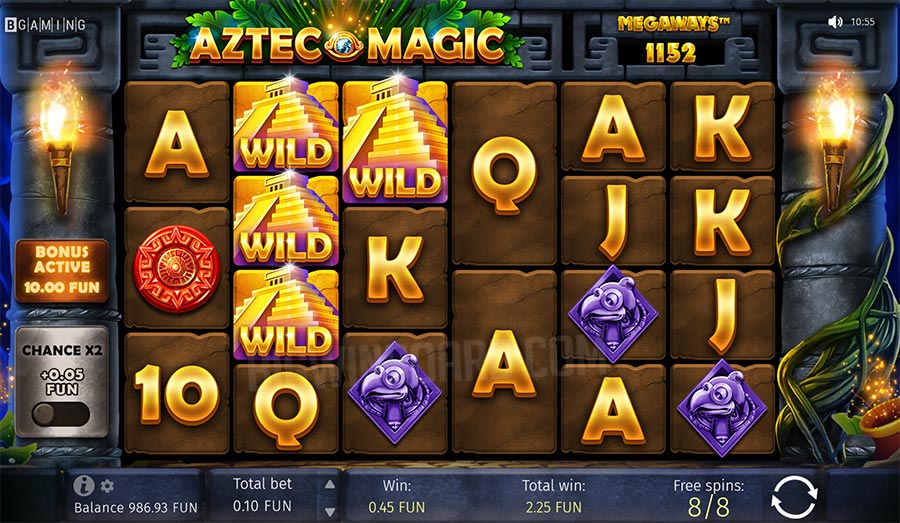The height and width of the screenshot is (523, 900).
Task: Click the Bonus Active buy button
Action: [x=61, y=271]
